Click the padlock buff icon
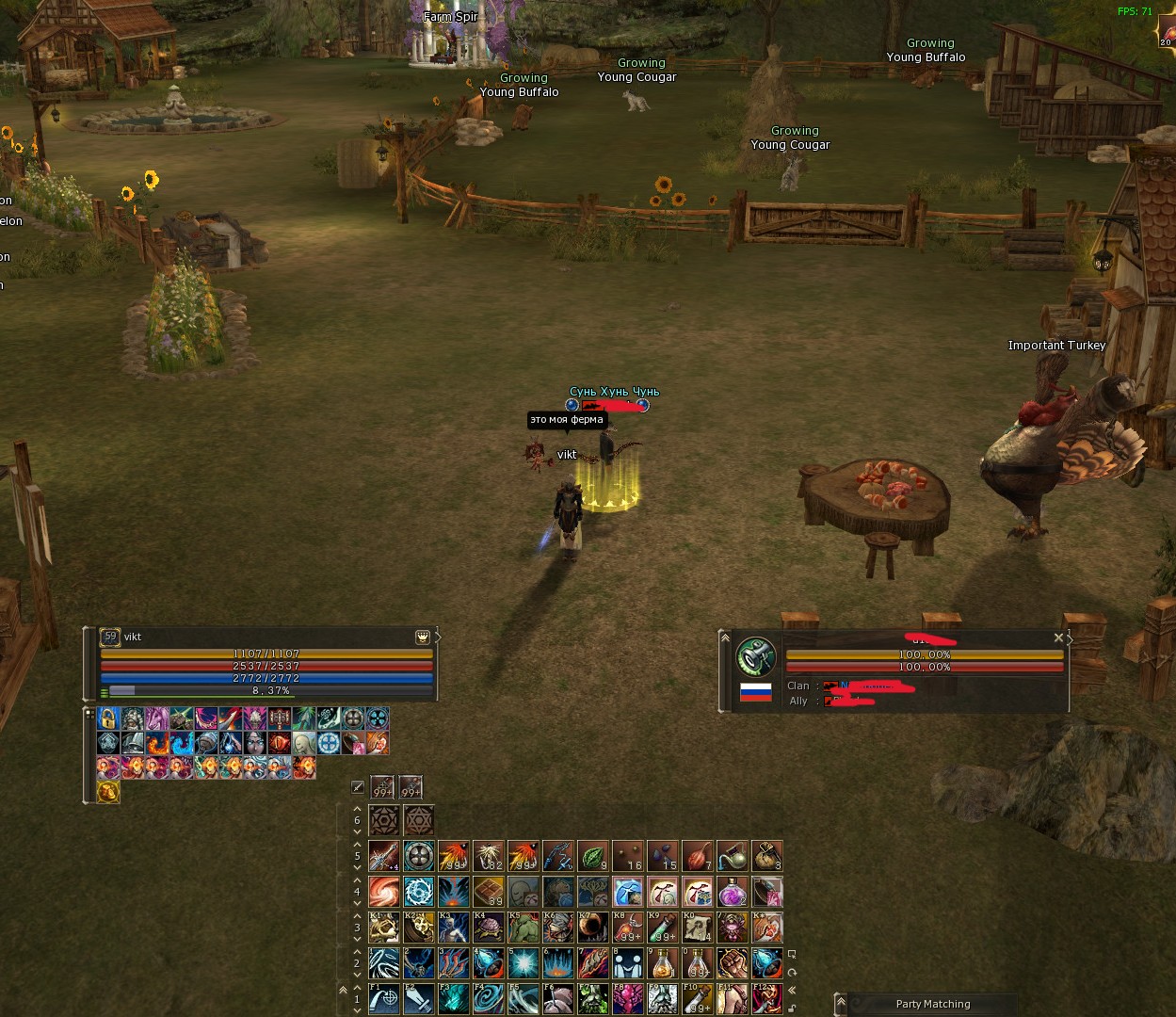The image size is (1176, 1017). 108,719
